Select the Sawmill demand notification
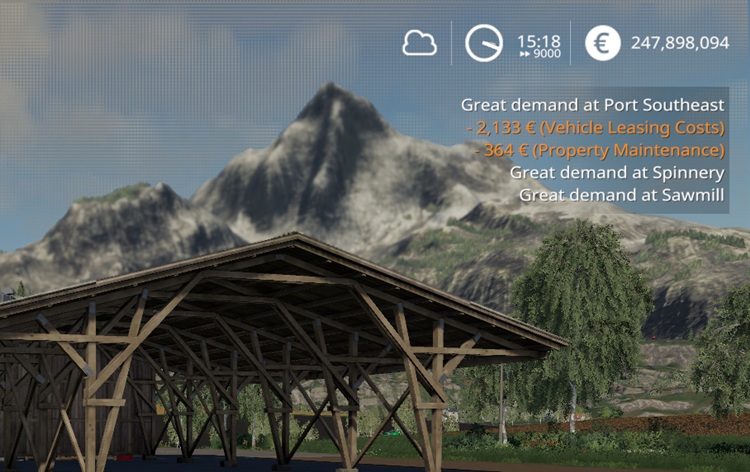The height and width of the screenshot is (472, 750). coord(621,194)
